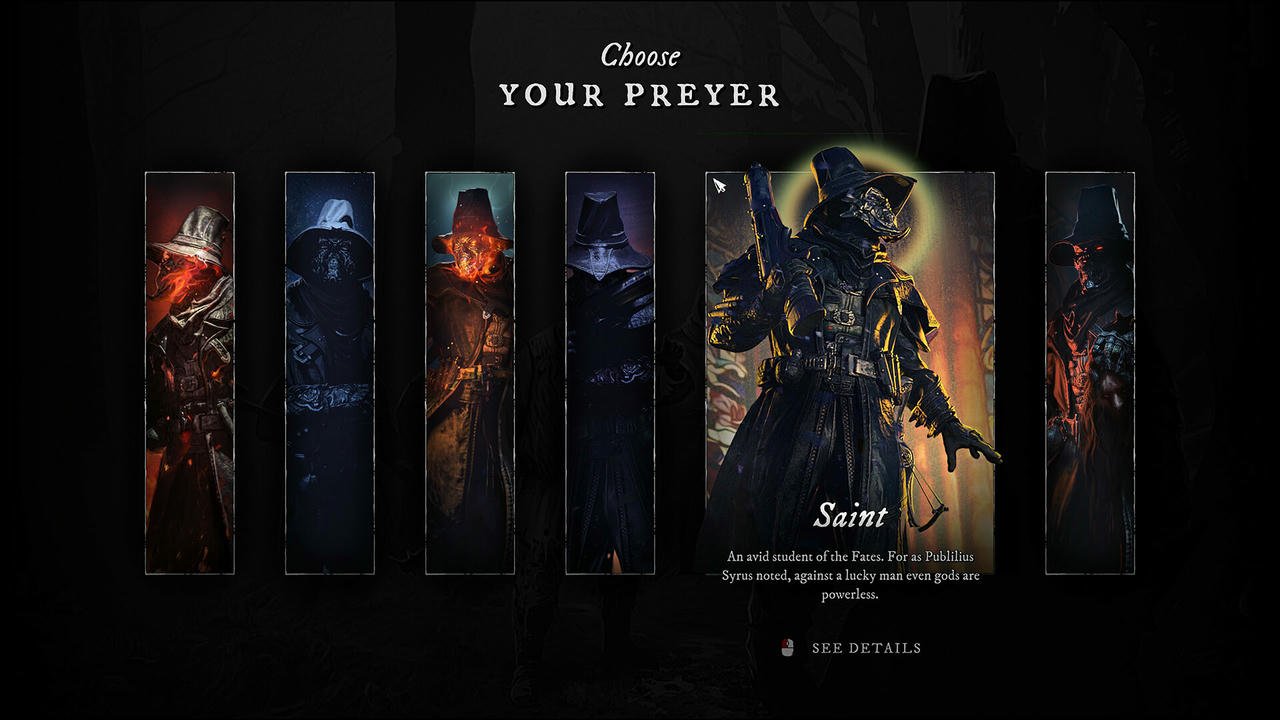Open See Details for Saint

coord(864,648)
